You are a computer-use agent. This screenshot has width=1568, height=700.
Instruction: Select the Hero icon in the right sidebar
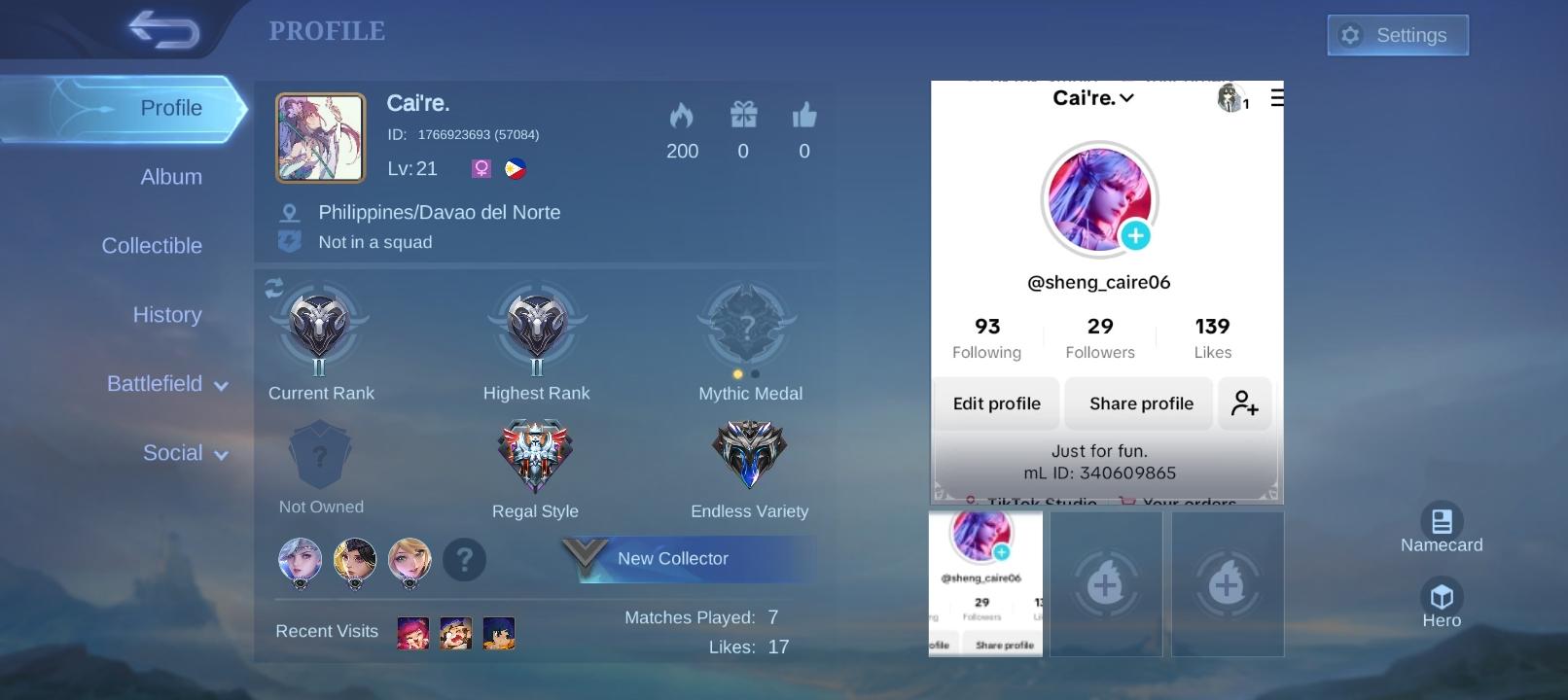point(1442,597)
